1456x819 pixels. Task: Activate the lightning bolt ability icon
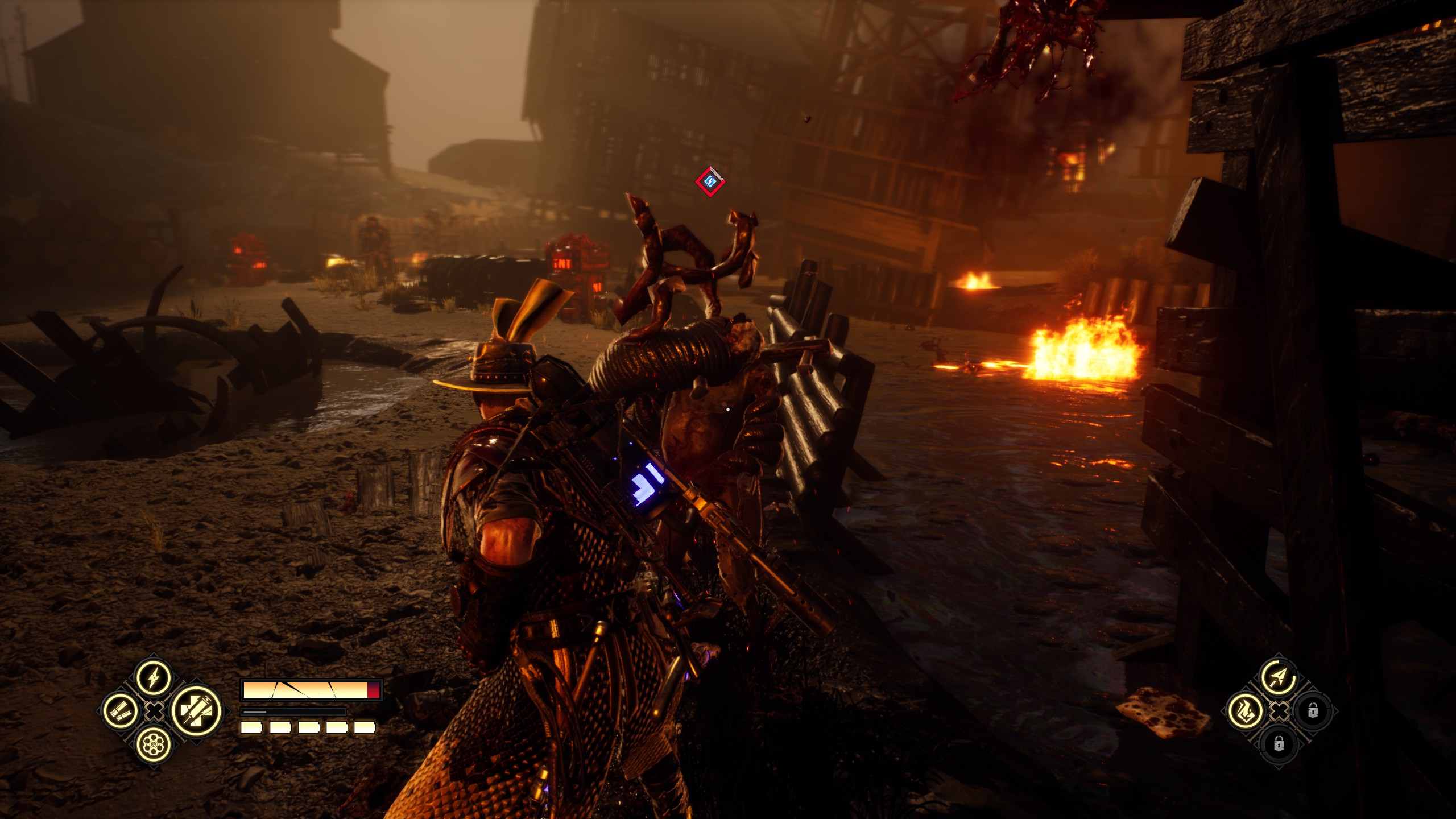[x=154, y=678]
